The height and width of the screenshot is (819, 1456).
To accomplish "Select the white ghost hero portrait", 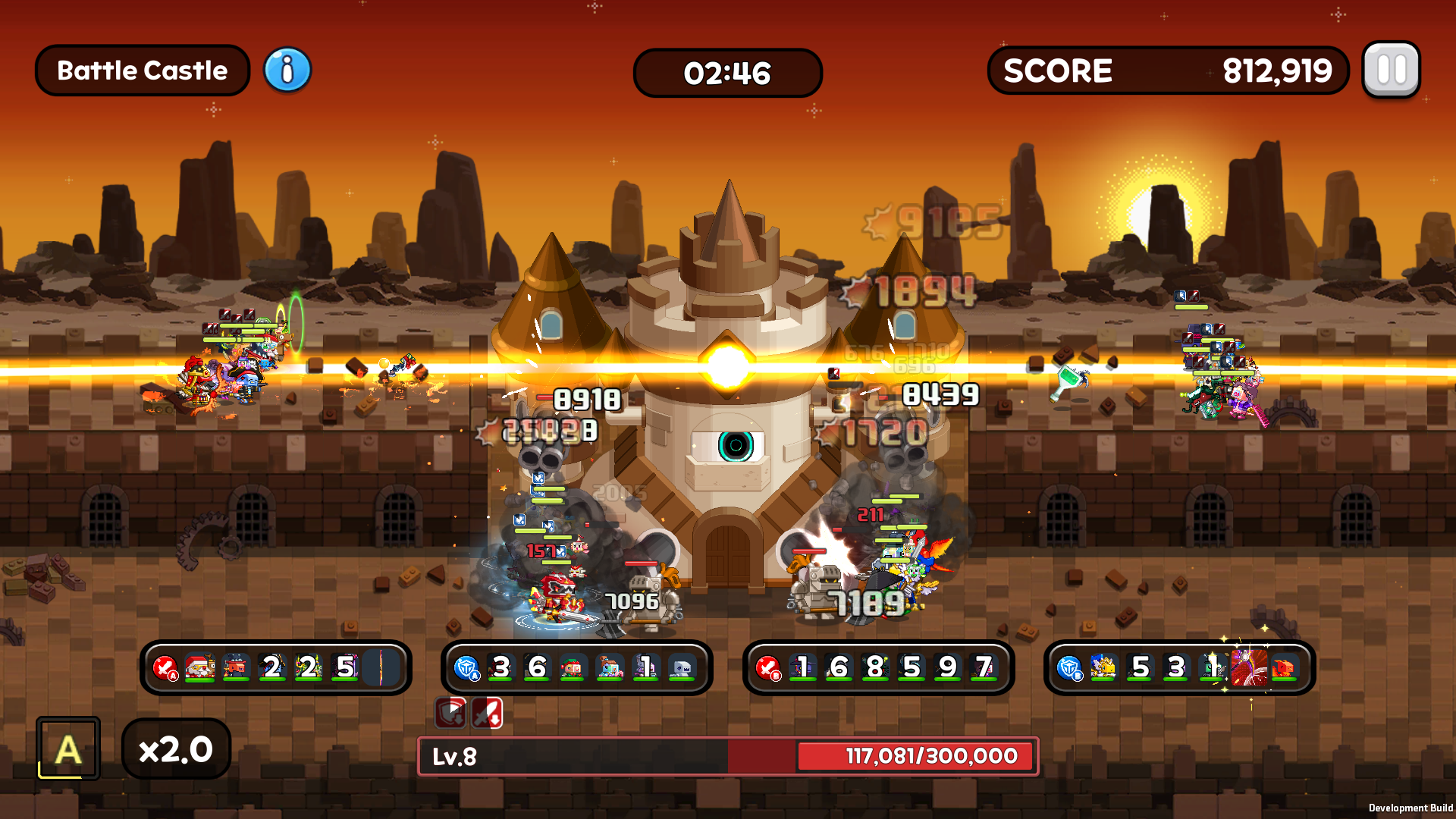I will click(x=682, y=667).
